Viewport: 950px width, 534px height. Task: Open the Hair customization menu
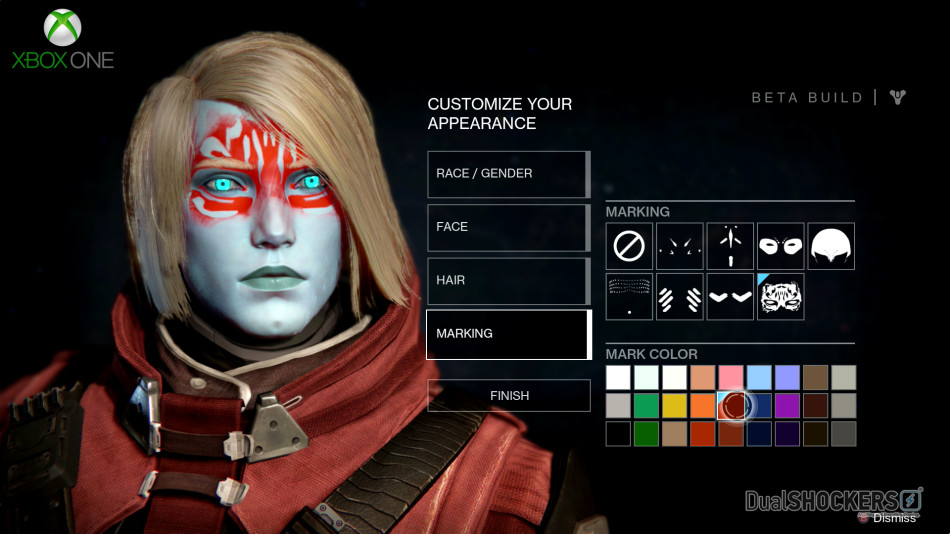(x=508, y=281)
